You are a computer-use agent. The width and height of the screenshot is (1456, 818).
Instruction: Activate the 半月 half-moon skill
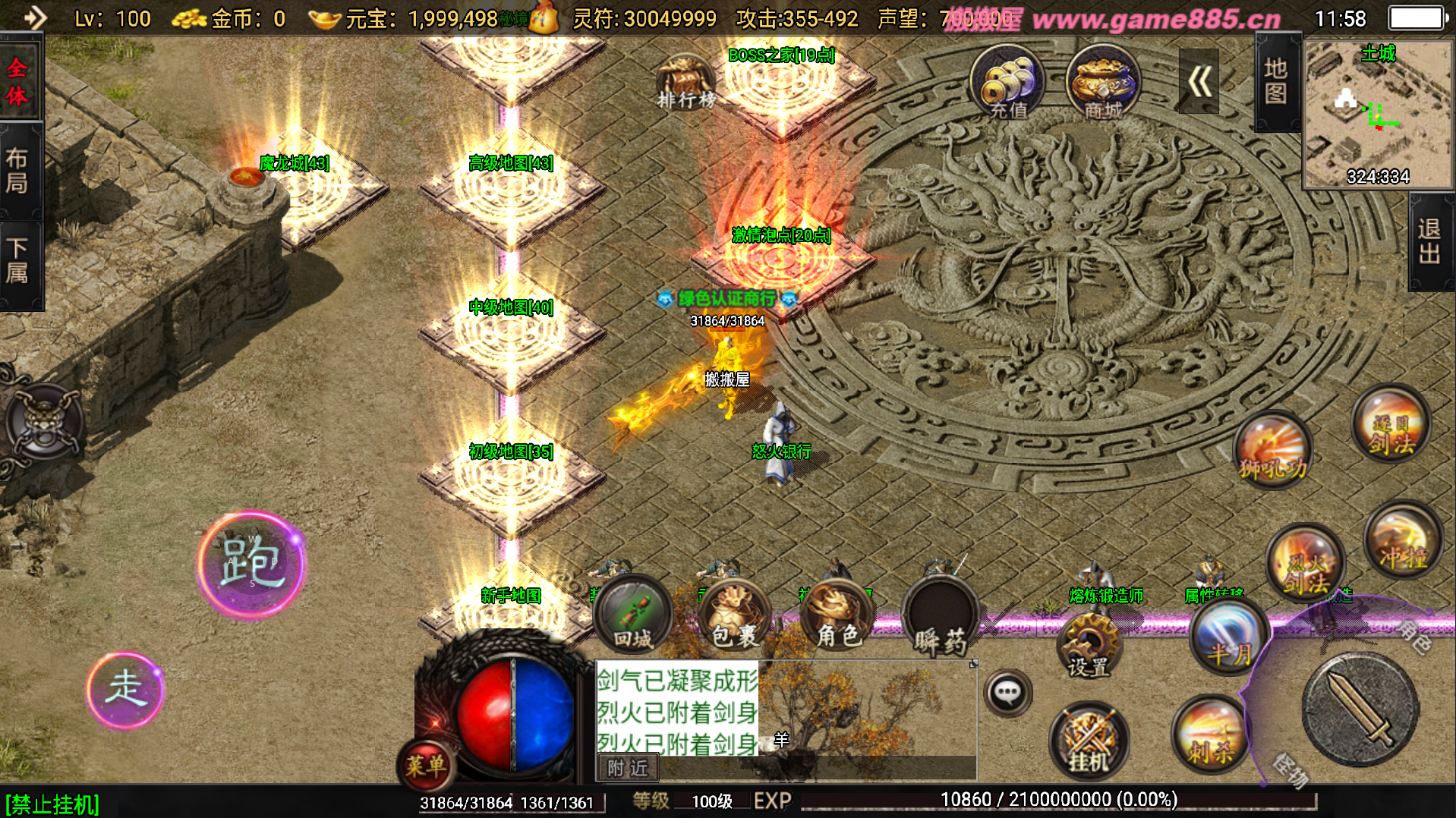1229,636
